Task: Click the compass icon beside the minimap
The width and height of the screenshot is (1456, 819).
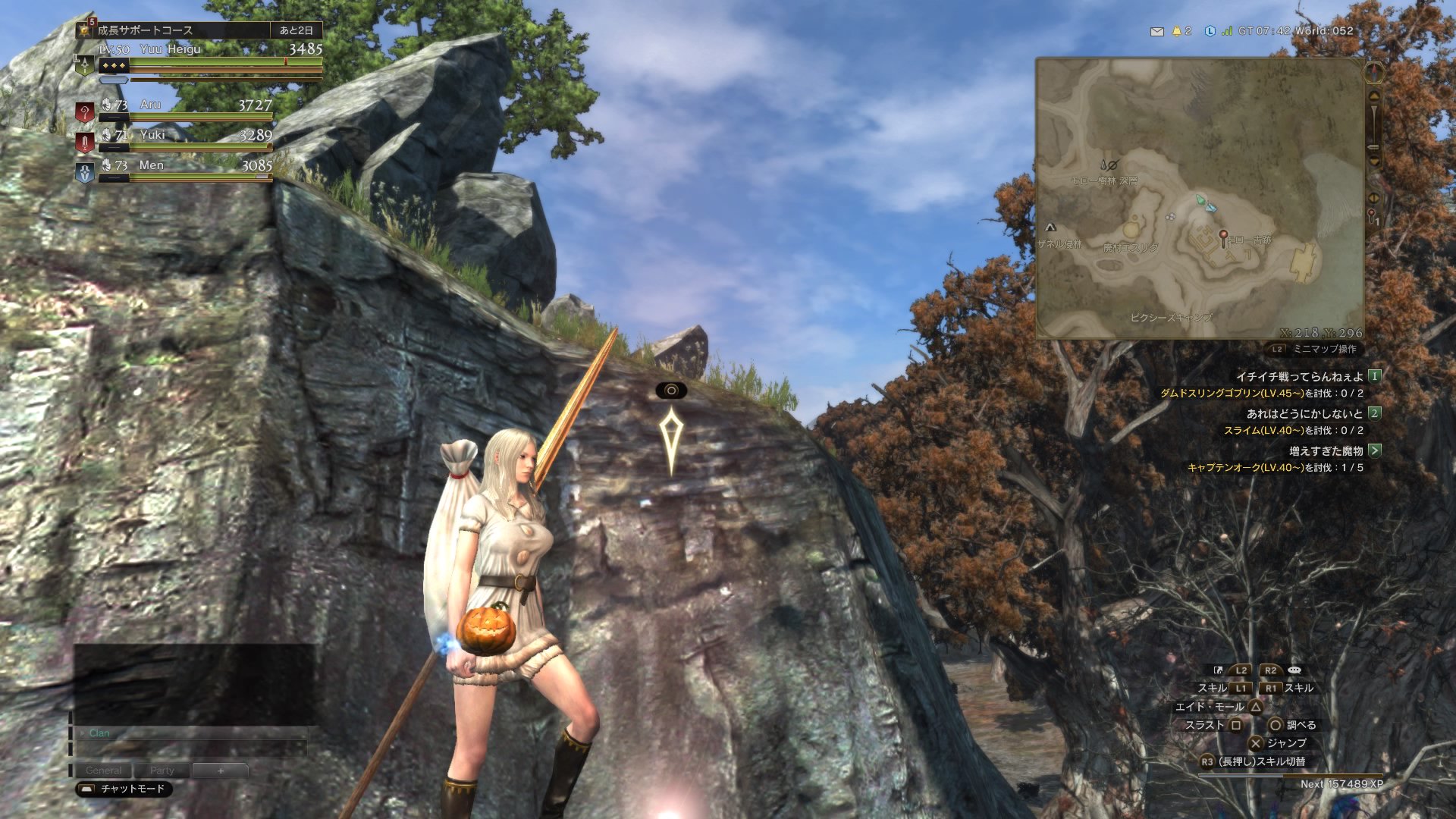Action: point(1374,73)
